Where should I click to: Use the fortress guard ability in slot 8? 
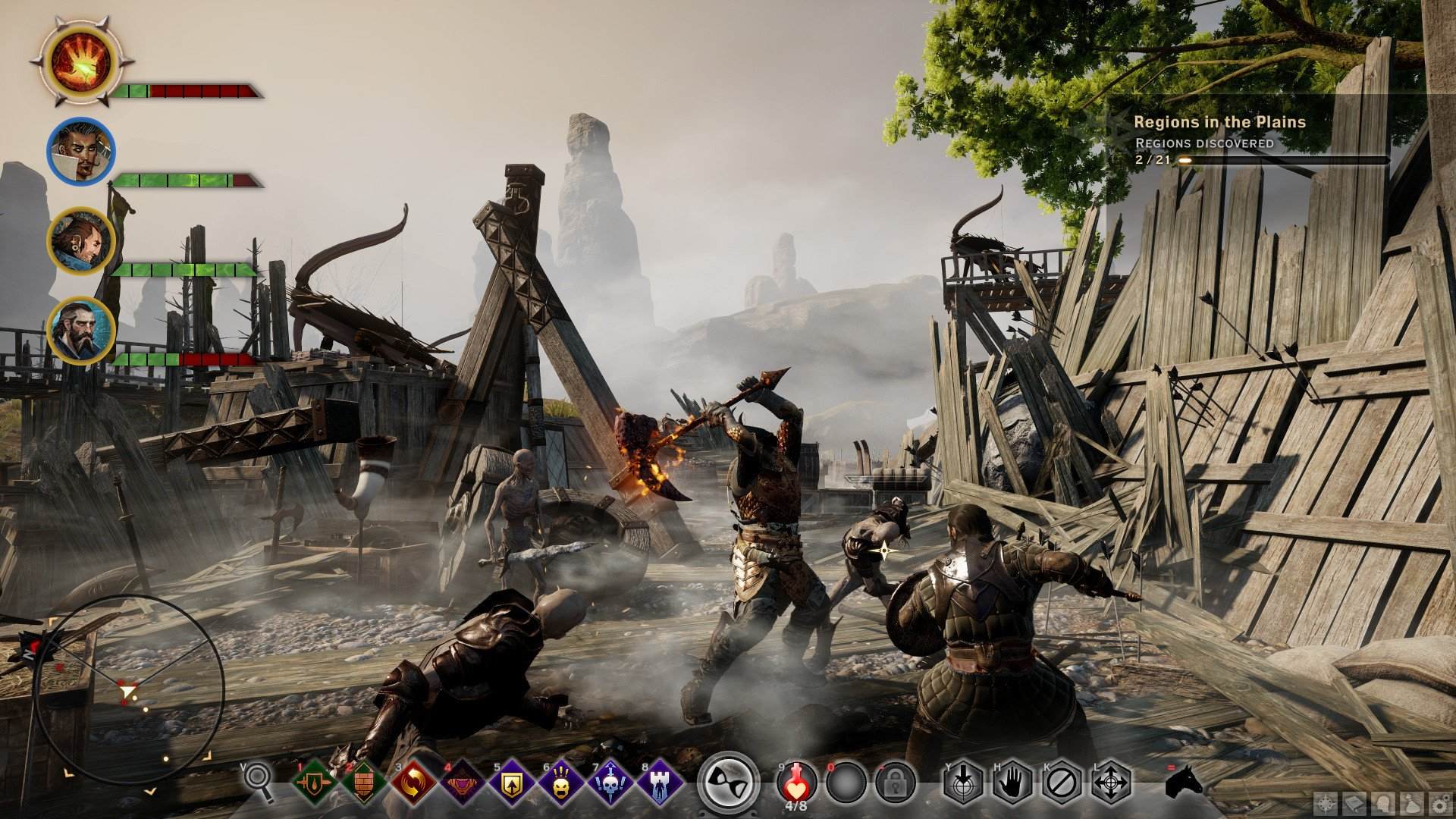click(x=661, y=781)
